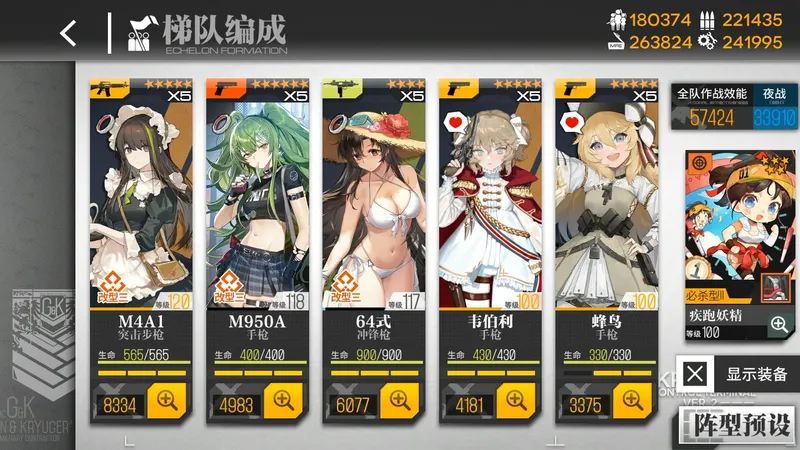
Task: Switch to the 夜战 night battle tab
Action: pyautogui.click(x=774, y=92)
